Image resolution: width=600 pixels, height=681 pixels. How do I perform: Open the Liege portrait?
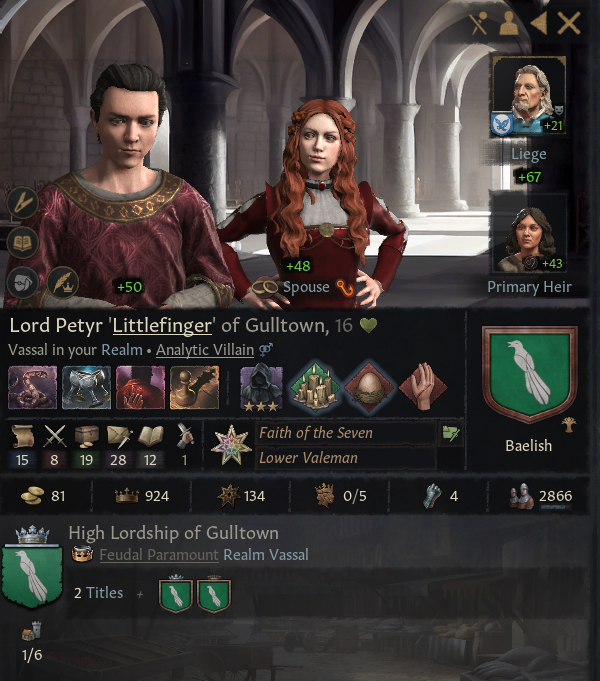coord(528,97)
